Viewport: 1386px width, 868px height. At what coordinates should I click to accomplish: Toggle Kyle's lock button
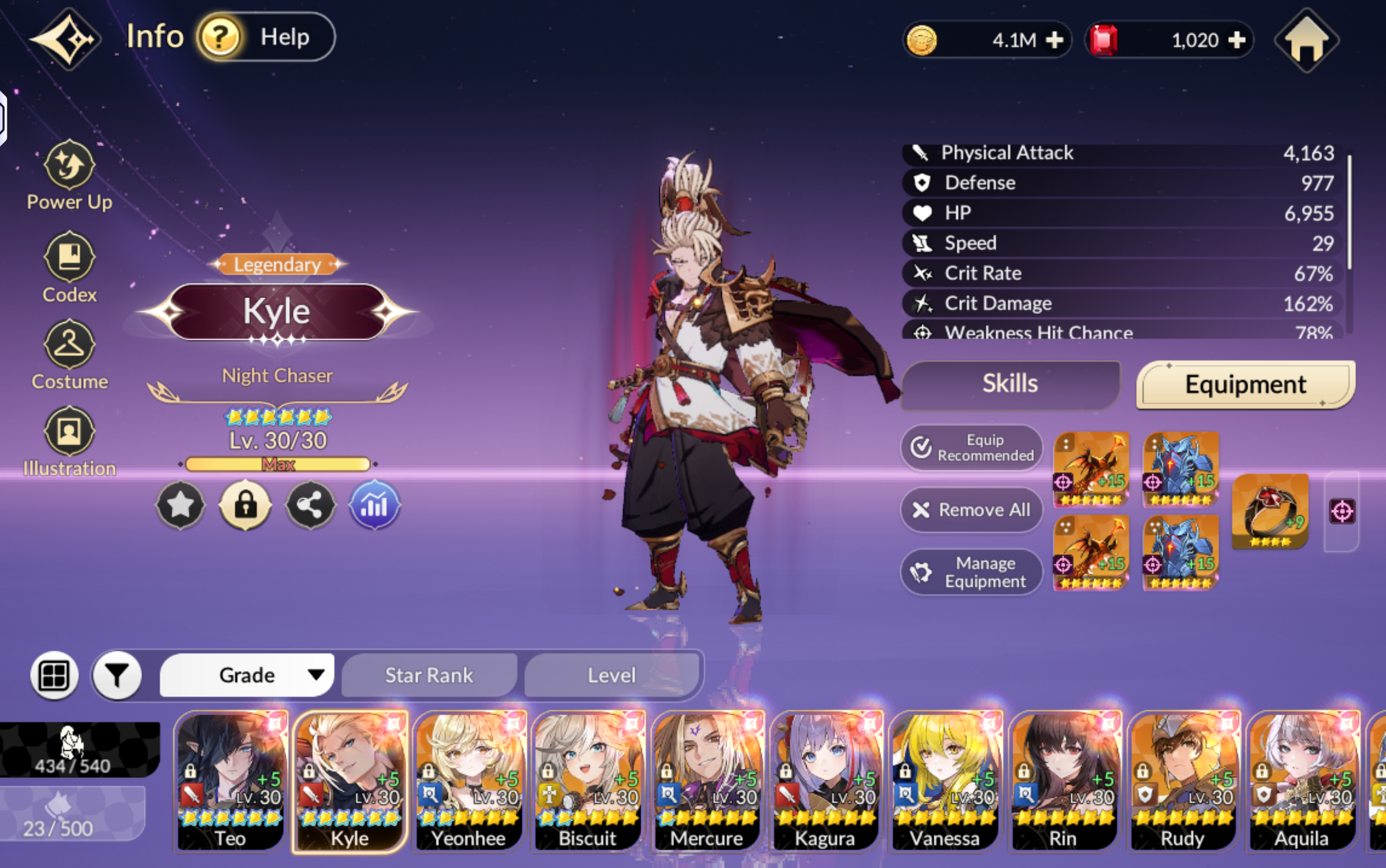click(246, 505)
